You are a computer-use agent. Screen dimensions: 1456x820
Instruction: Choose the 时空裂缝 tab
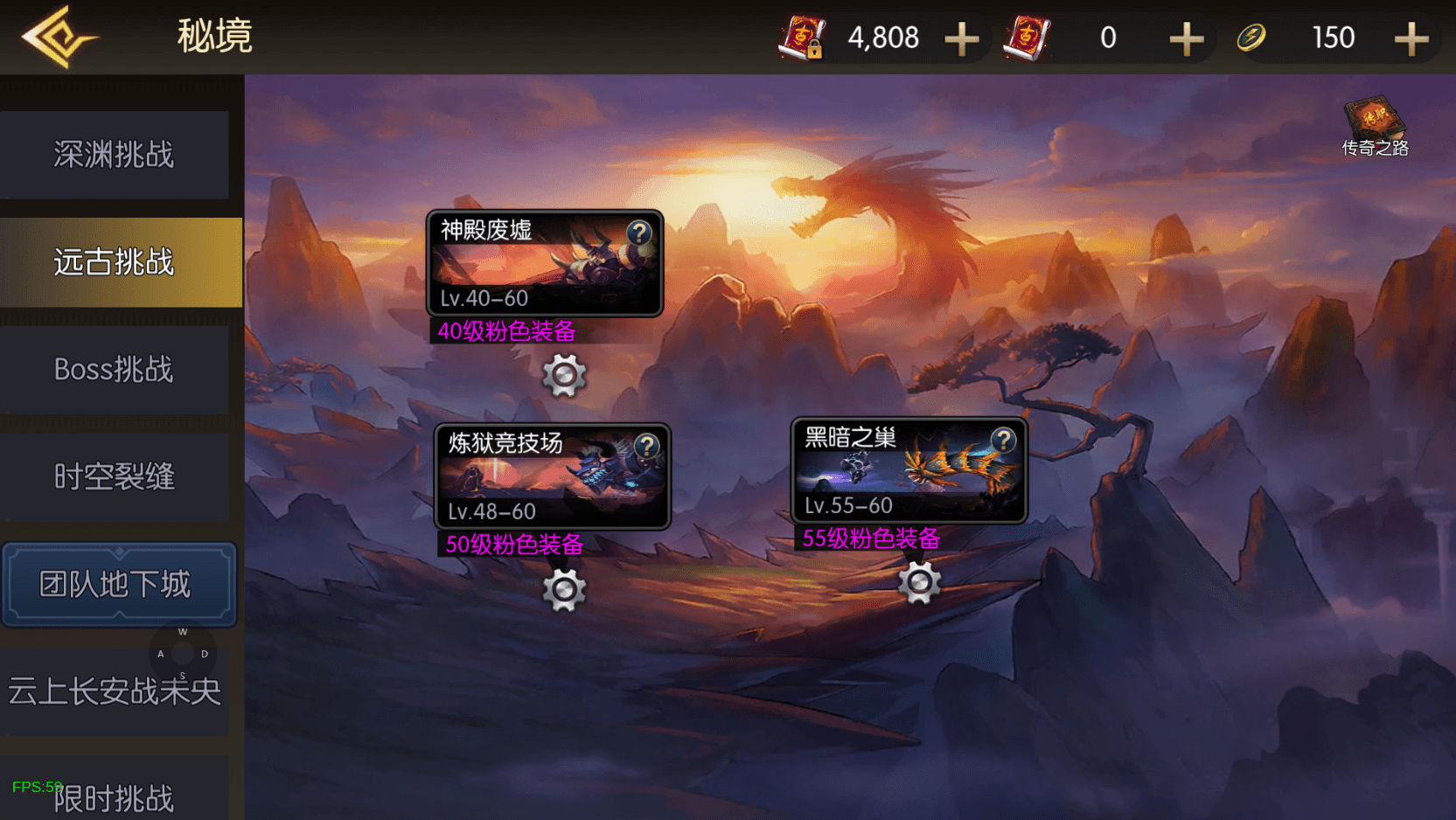pyautogui.click(x=115, y=477)
